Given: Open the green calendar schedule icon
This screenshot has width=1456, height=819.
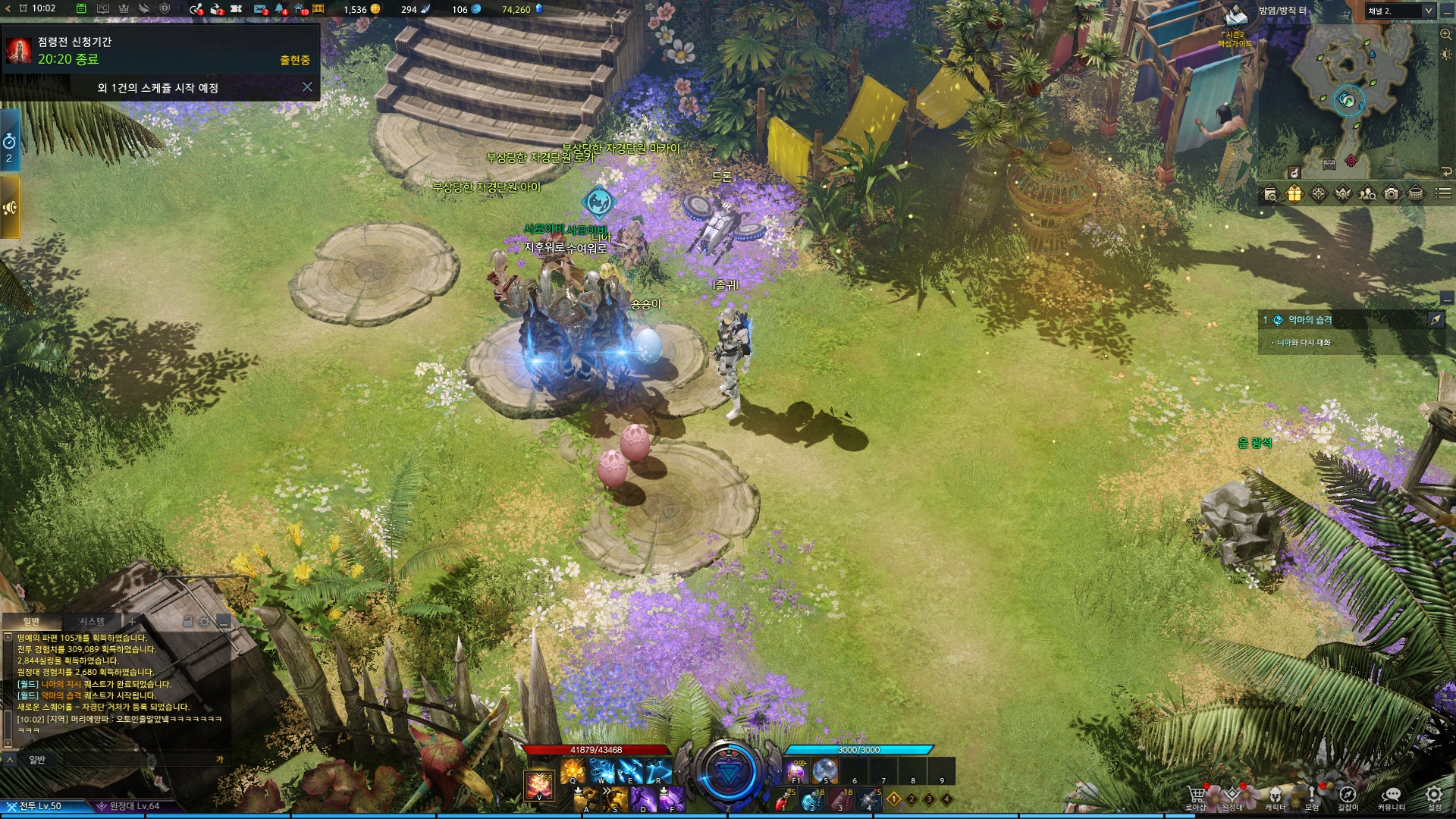Looking at the screenshot, I should click(x=81, y=9).
